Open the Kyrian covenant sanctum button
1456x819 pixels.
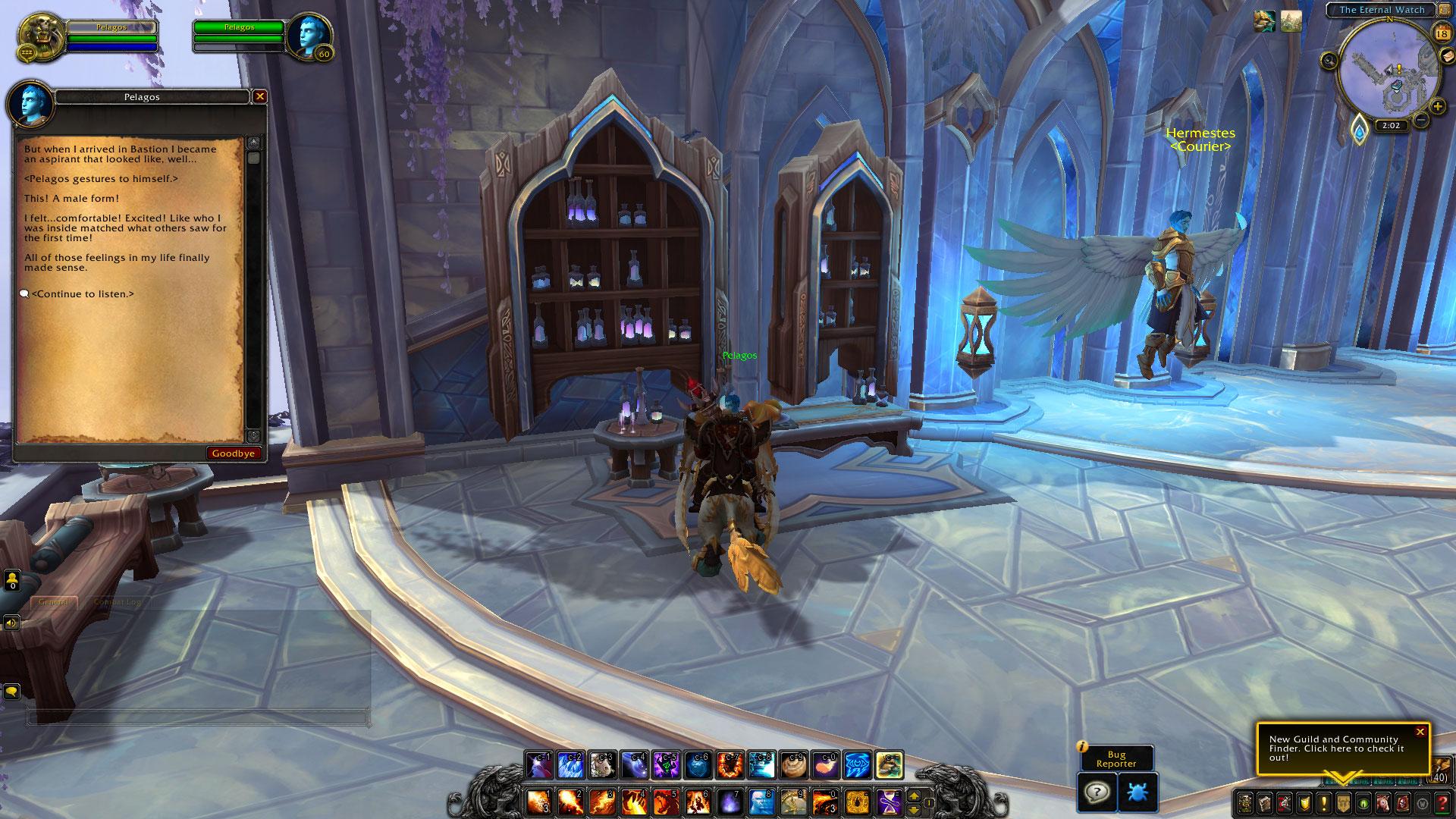coord(1360,130)
